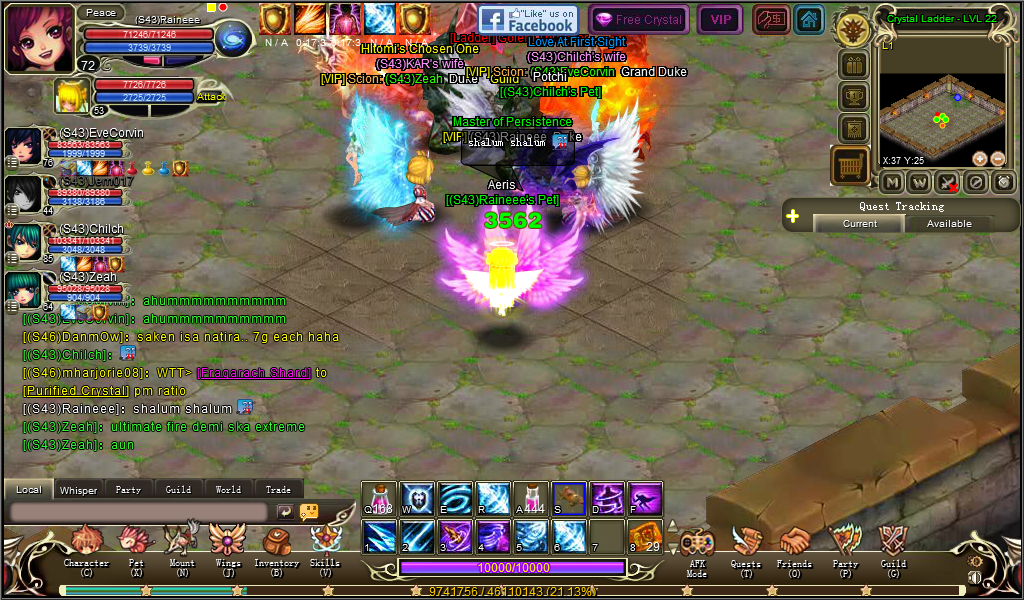Click the chat text input box
The width and height of the screenshot is (1024, 600).
pos(138,511)
